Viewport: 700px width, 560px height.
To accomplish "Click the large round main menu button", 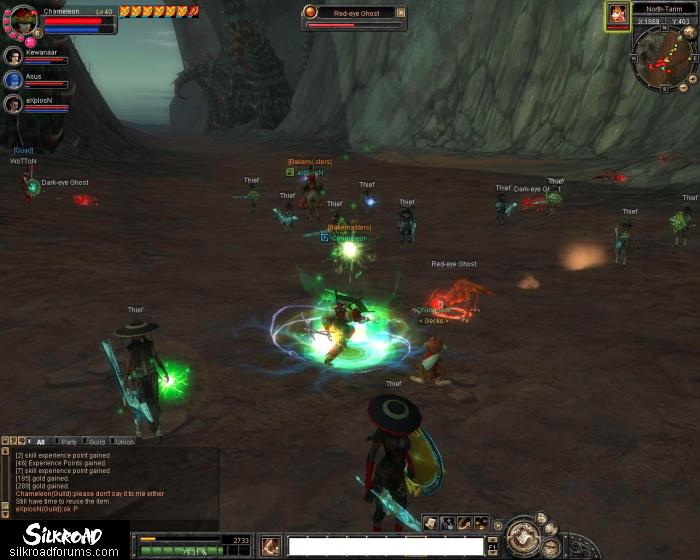I will pos(523,537).
